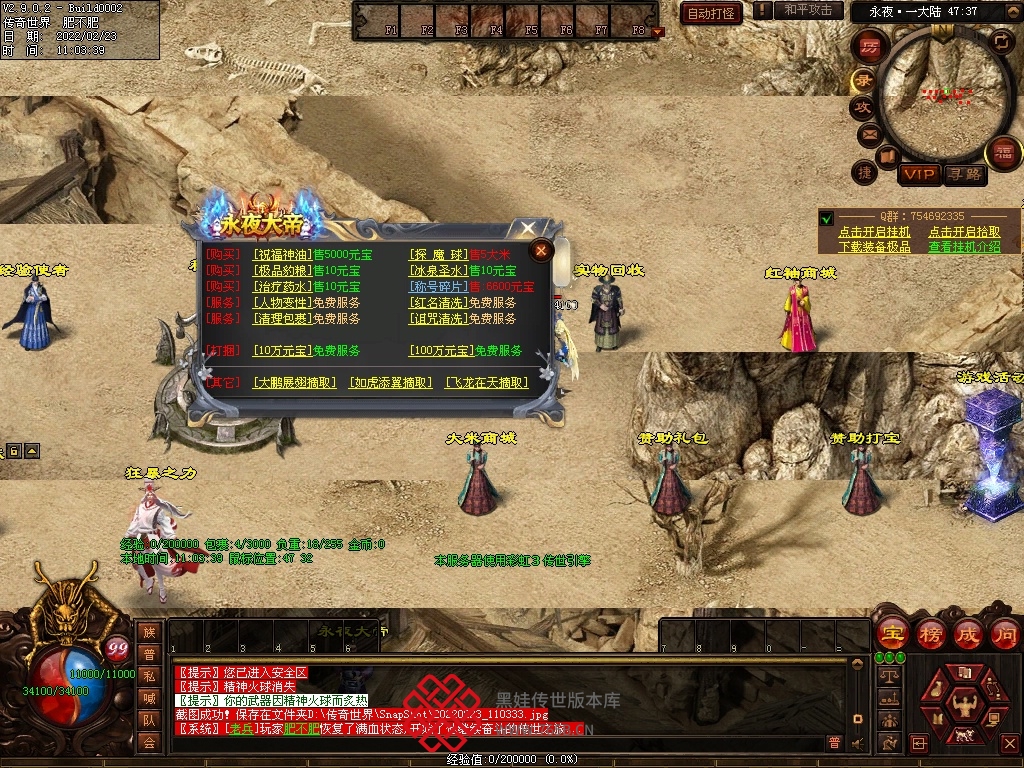The image size is (1024, 768).
Task: Click the 飞龙在天摘取 option
Action: [x=485, y=382]
